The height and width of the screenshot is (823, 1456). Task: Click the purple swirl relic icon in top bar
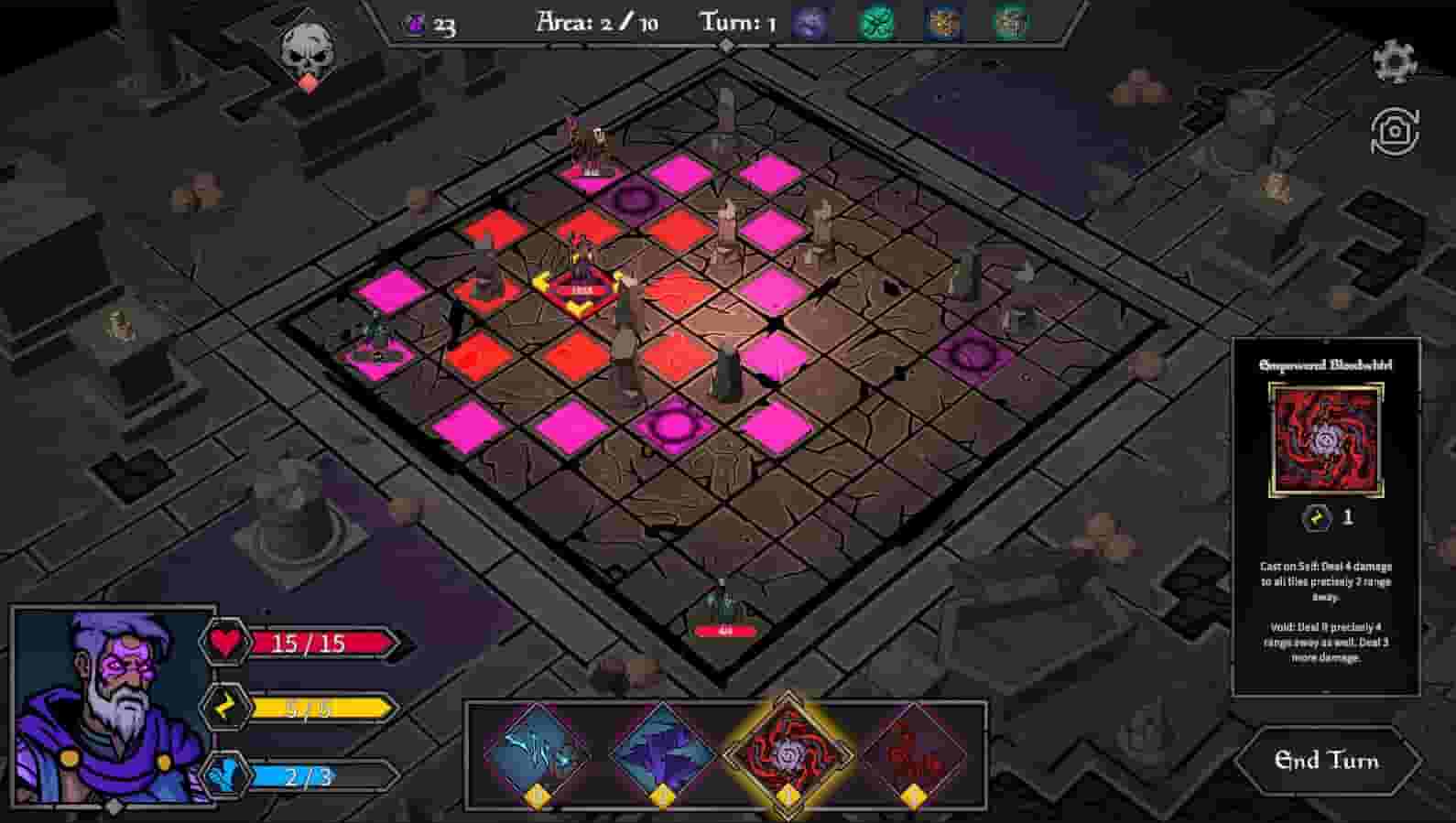(809, 22)
